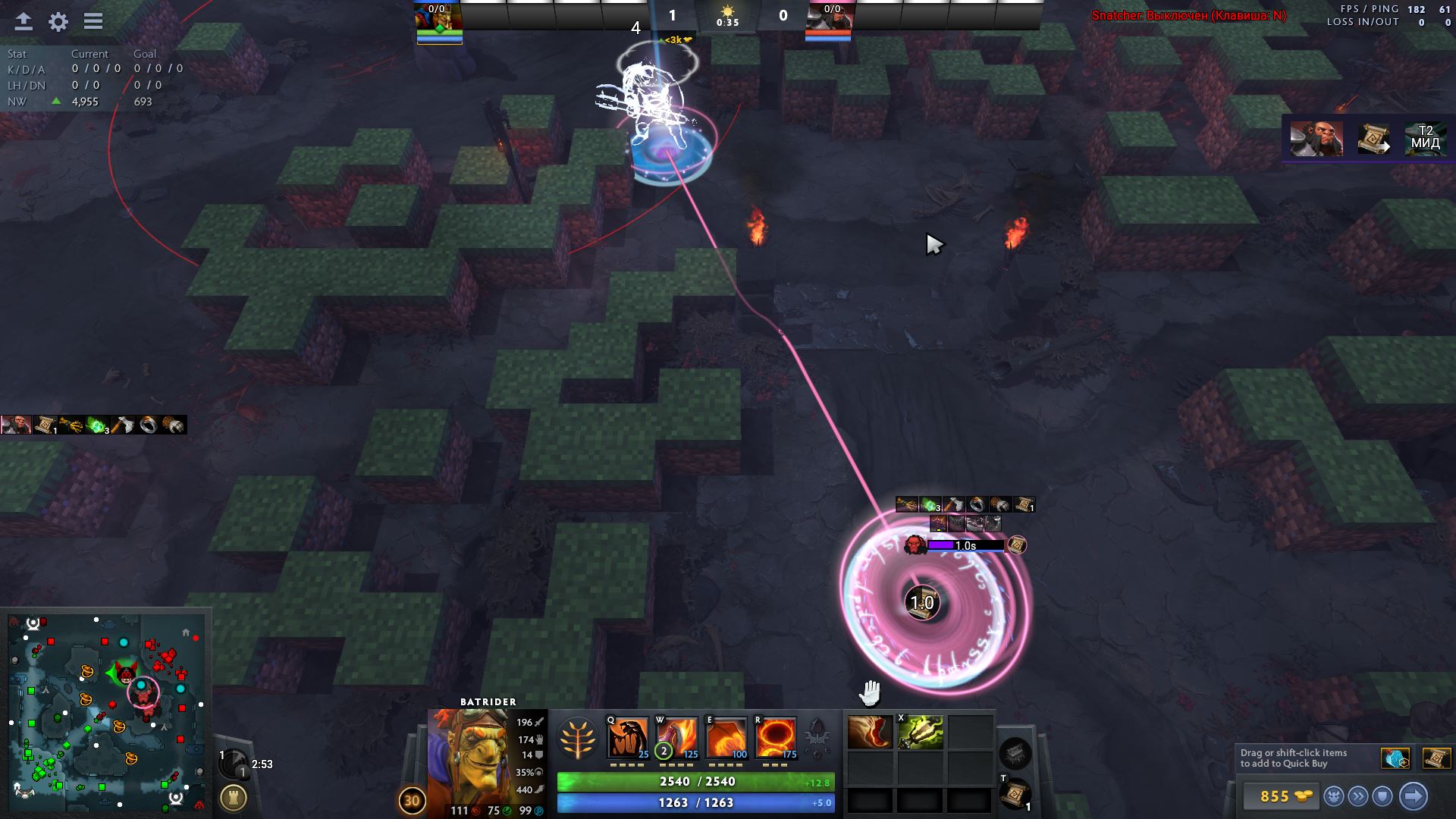The width and height of the screenshot is (1456, 819).
Task: Activate Batrider's Sticky Napalm ability
Action: coord(628,736)
